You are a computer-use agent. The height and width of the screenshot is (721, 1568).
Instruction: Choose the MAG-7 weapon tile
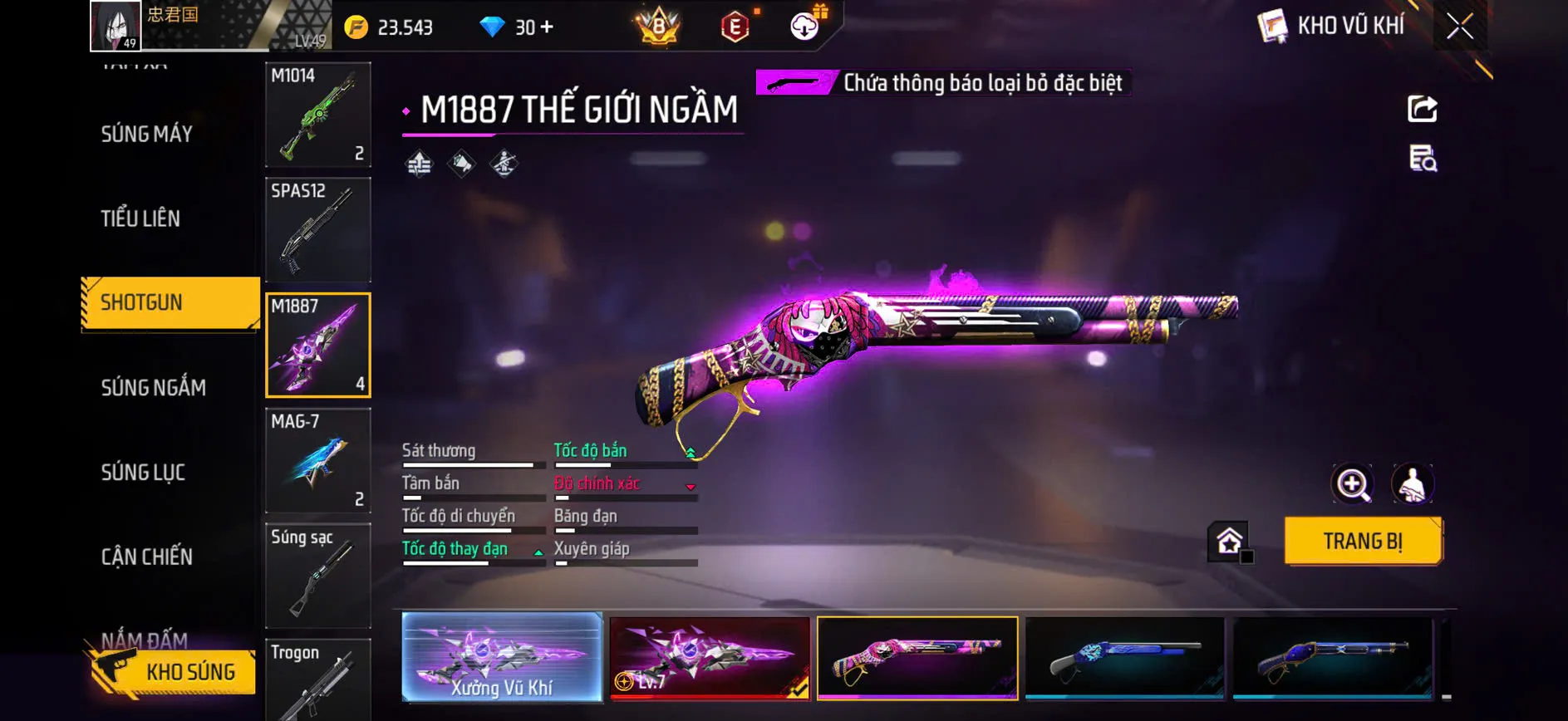pos(317,460)
